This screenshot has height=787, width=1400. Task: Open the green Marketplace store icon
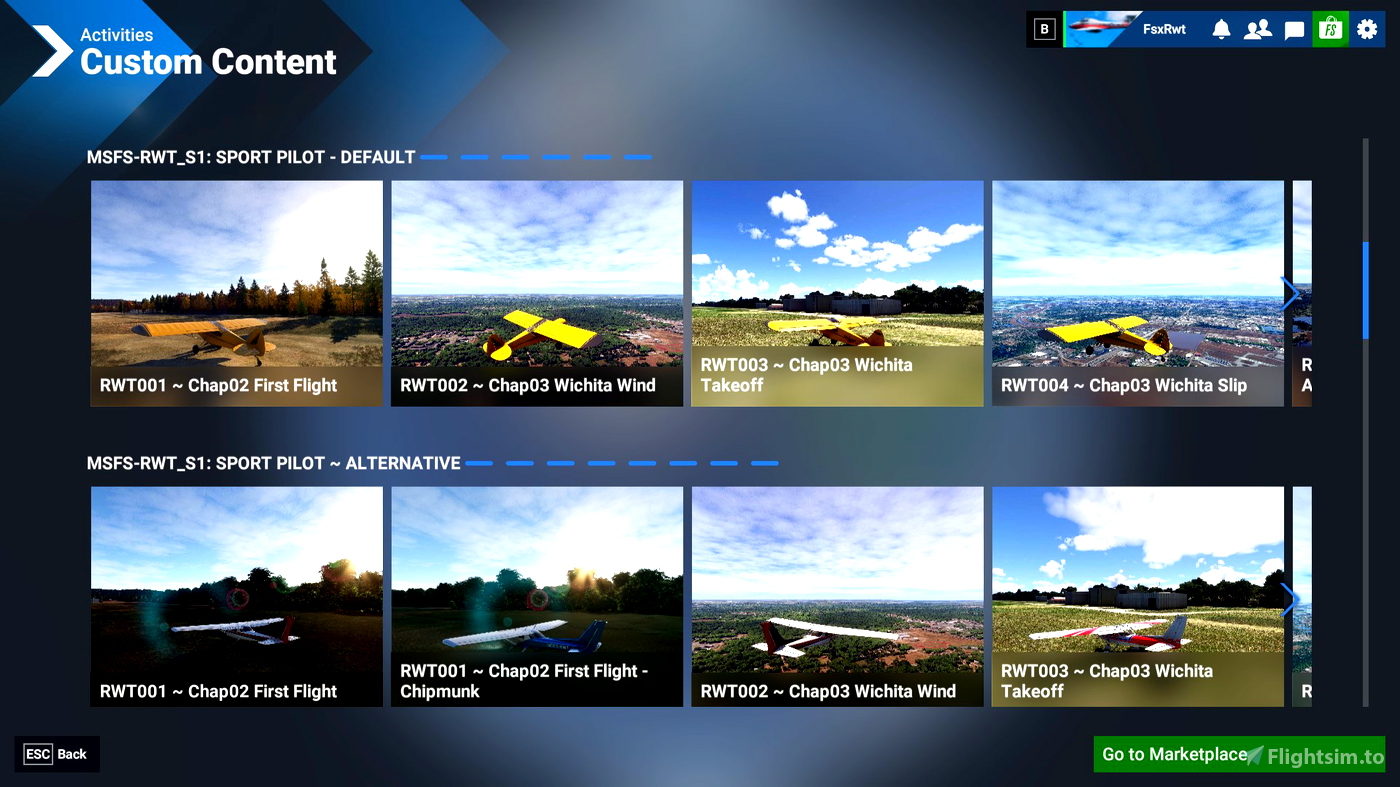[1329, 29]
